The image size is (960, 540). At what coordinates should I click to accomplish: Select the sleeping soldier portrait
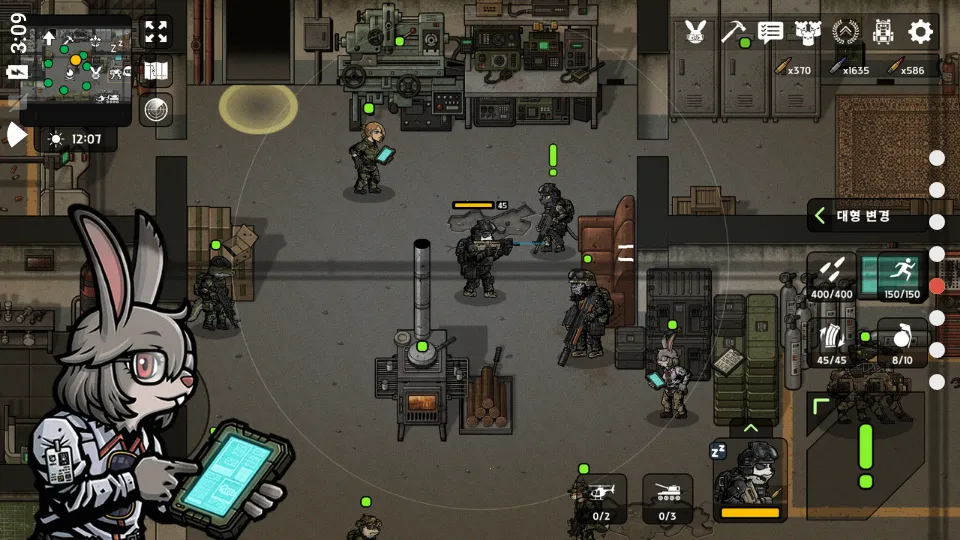[750, 480]
